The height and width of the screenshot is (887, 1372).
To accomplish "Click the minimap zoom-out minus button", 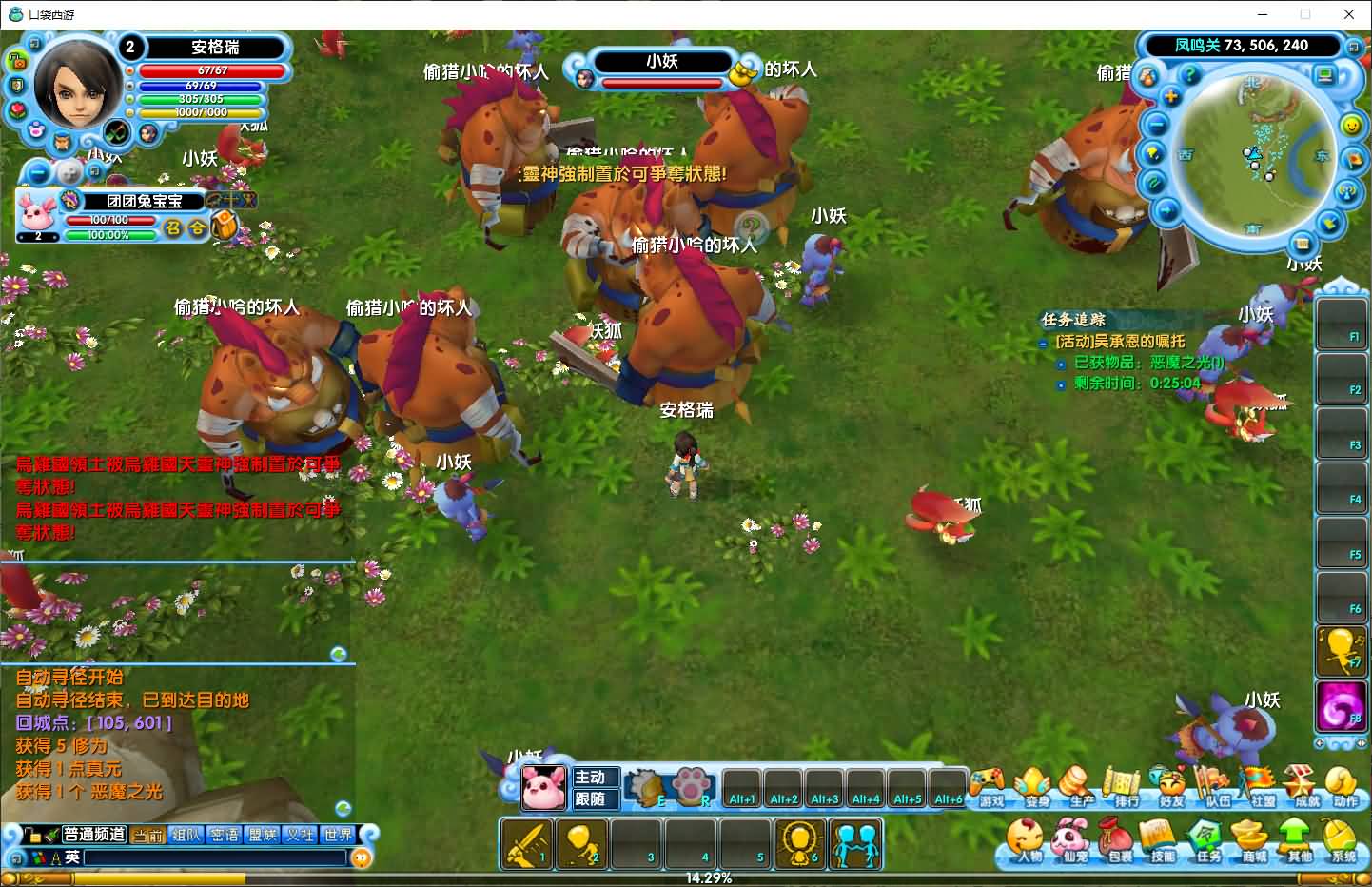I will click(1156, 125).
